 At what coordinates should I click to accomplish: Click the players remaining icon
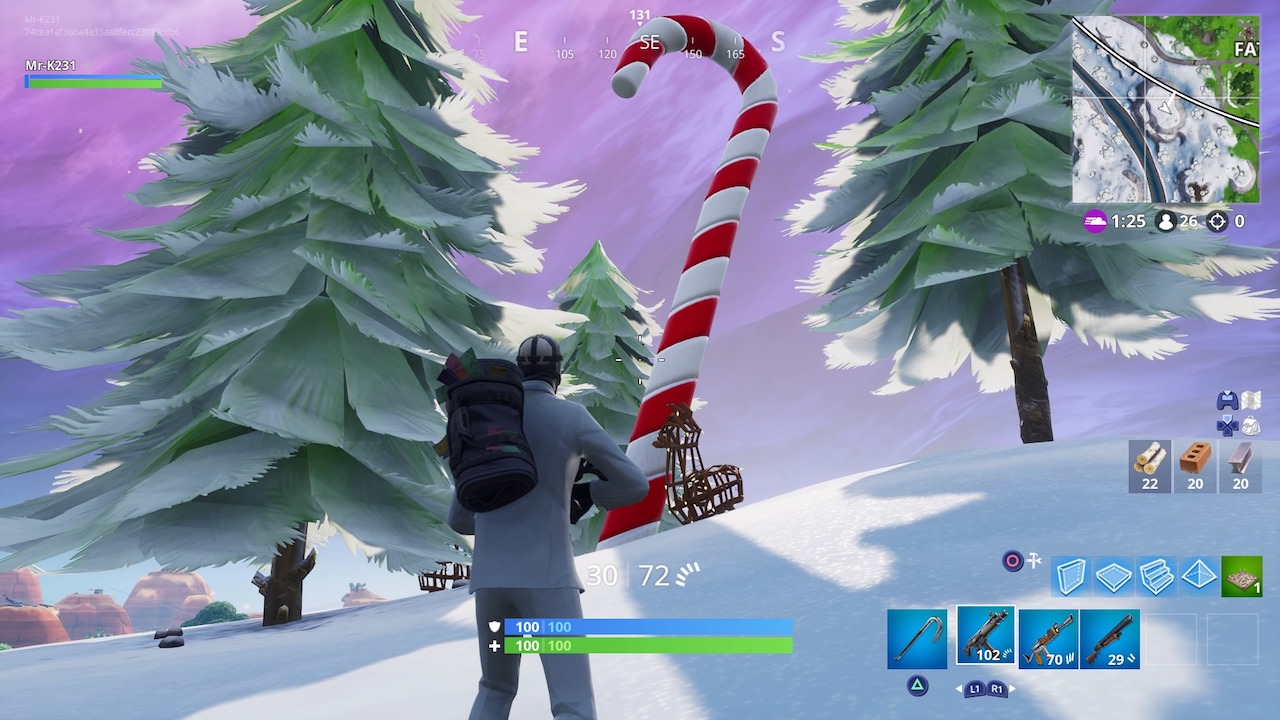[x=1168, y=222]
